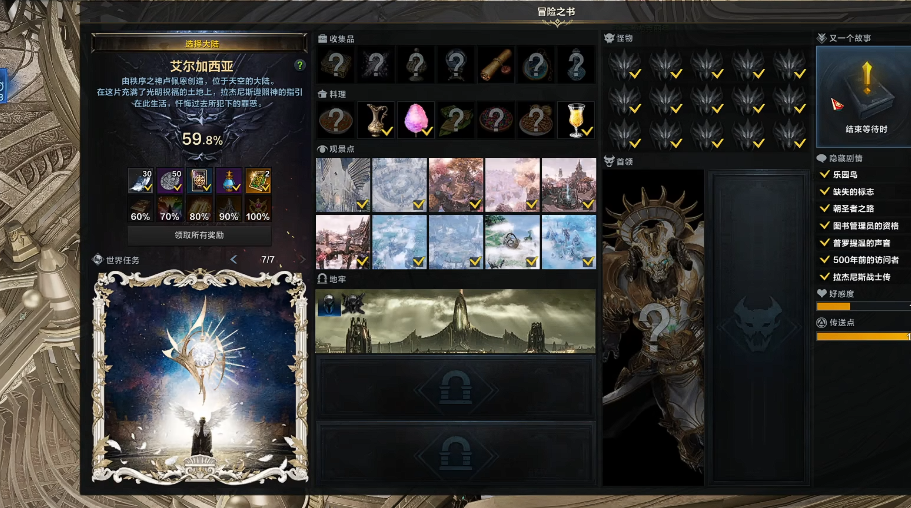Go to the next world quest page
This screenshot has width=911, height=508.
point(302,260)
